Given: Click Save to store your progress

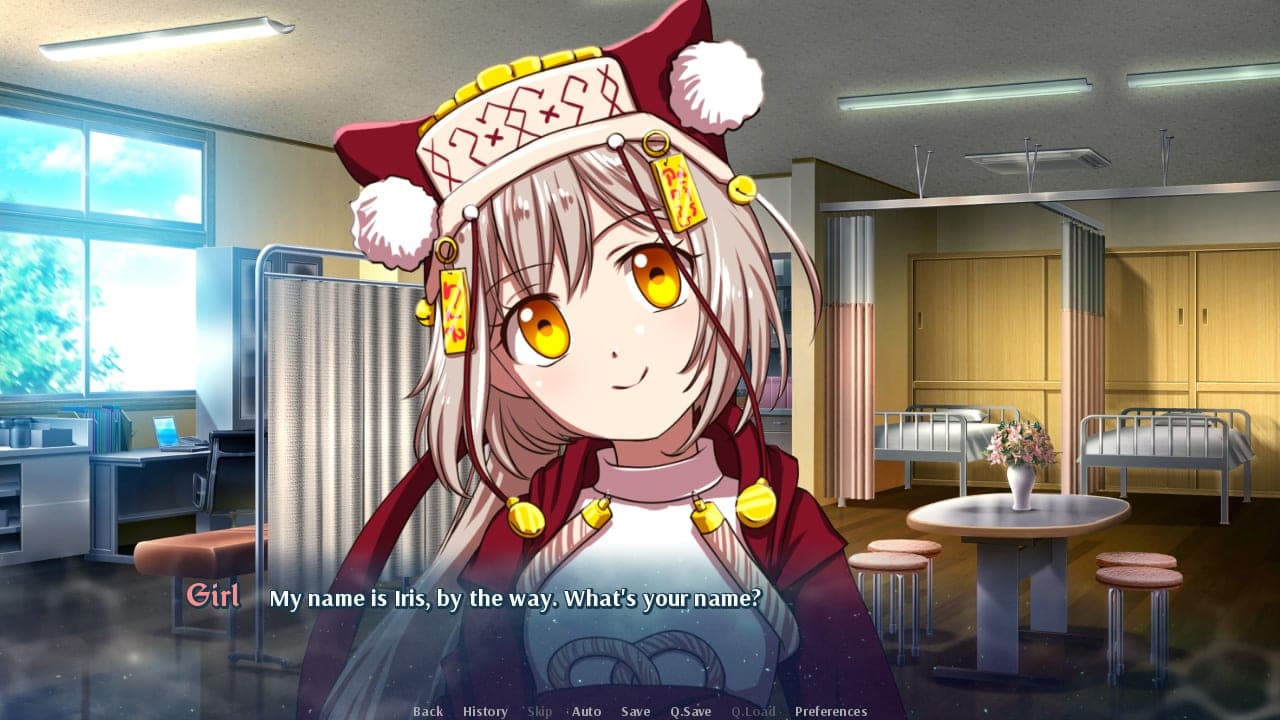Looking at the screenshot, I should click(x=635, y=711).
